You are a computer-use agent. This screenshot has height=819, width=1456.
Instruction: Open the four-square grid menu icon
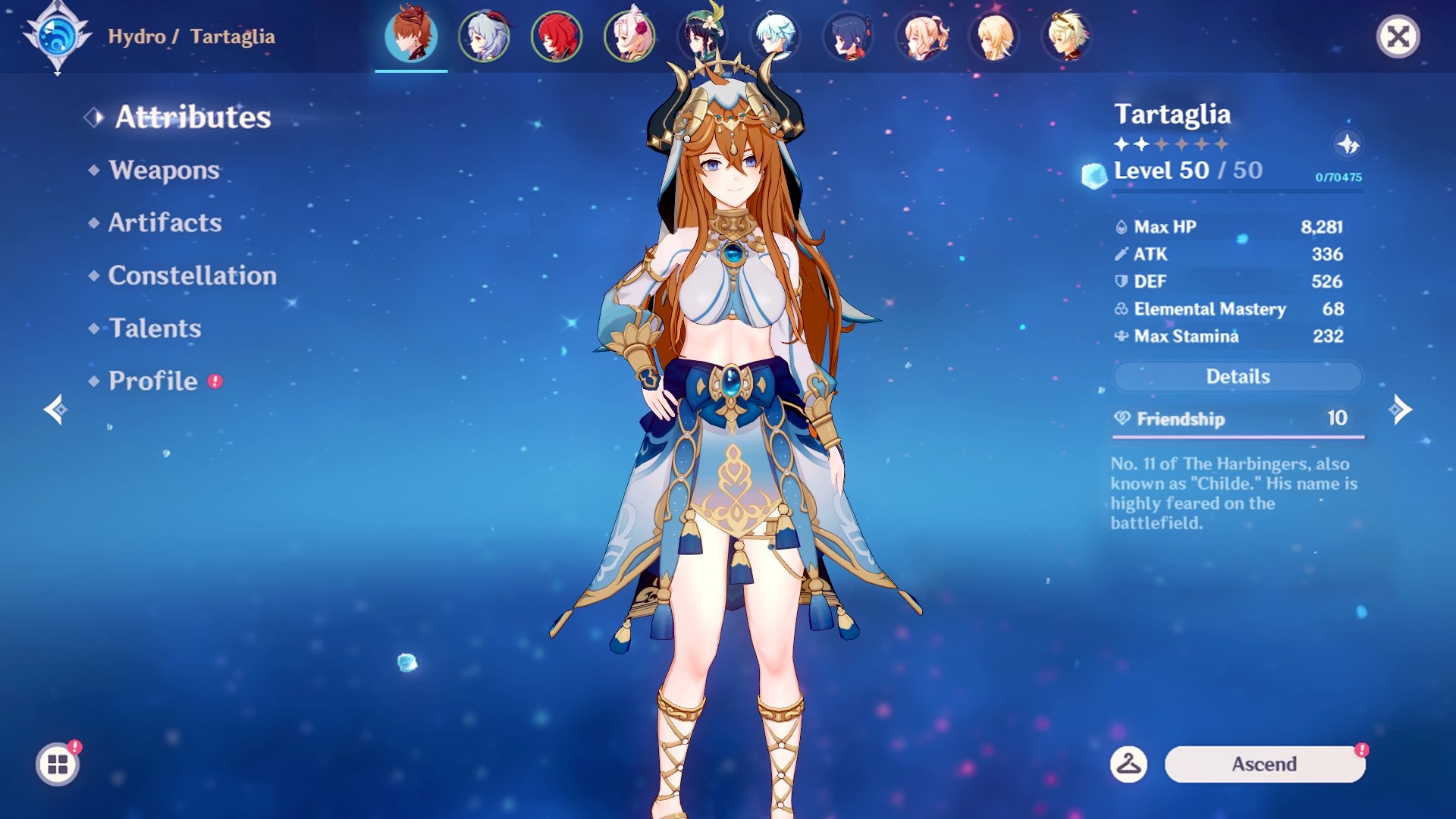click(58, 764)
